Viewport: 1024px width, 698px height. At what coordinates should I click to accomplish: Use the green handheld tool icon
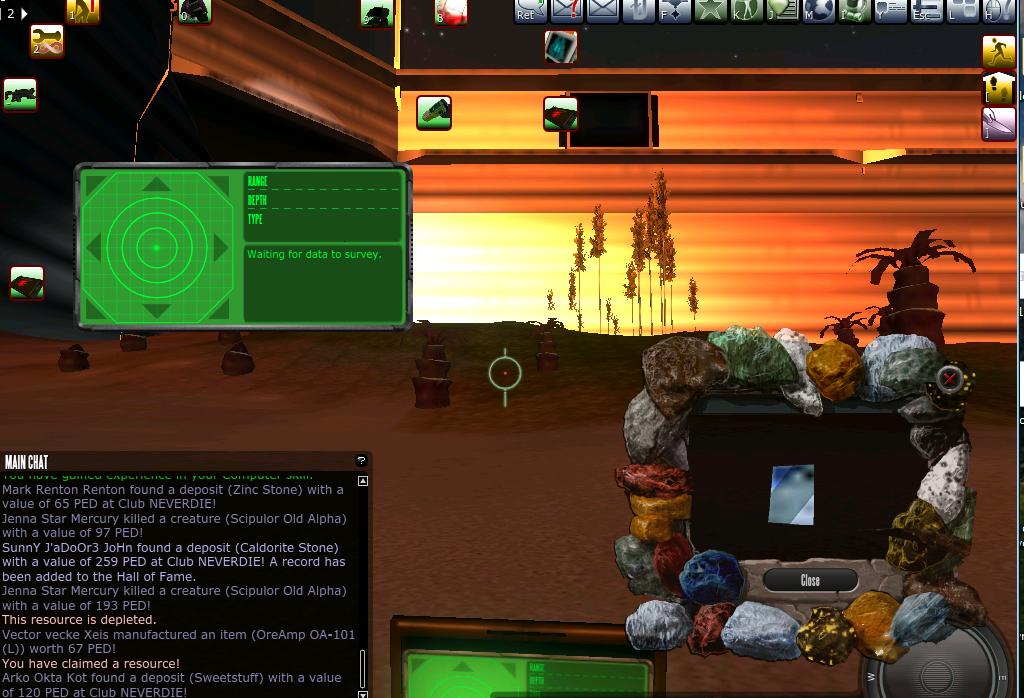(434, 112)
